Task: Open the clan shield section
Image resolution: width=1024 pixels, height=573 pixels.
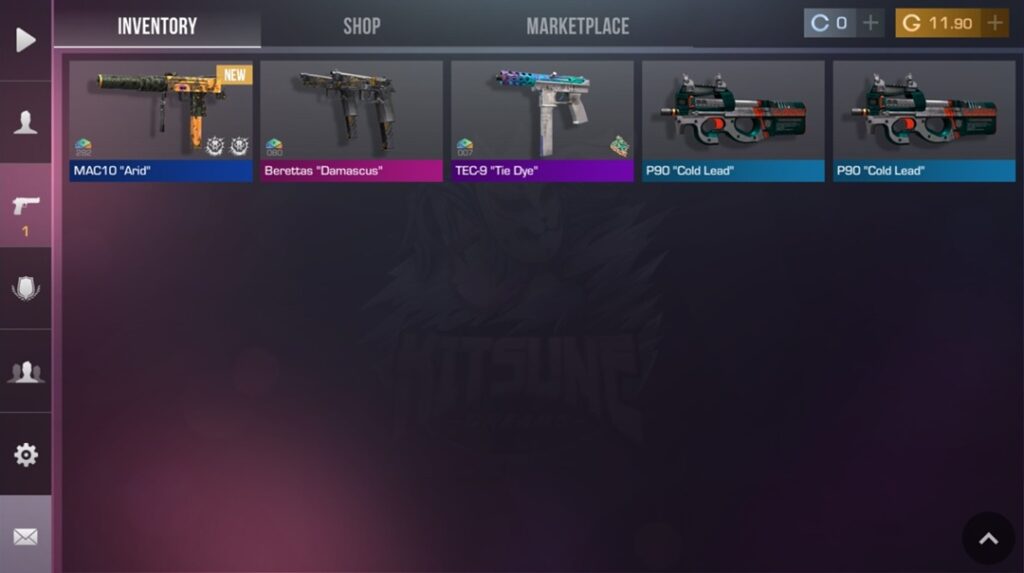Action: click(x=26, y=289)
